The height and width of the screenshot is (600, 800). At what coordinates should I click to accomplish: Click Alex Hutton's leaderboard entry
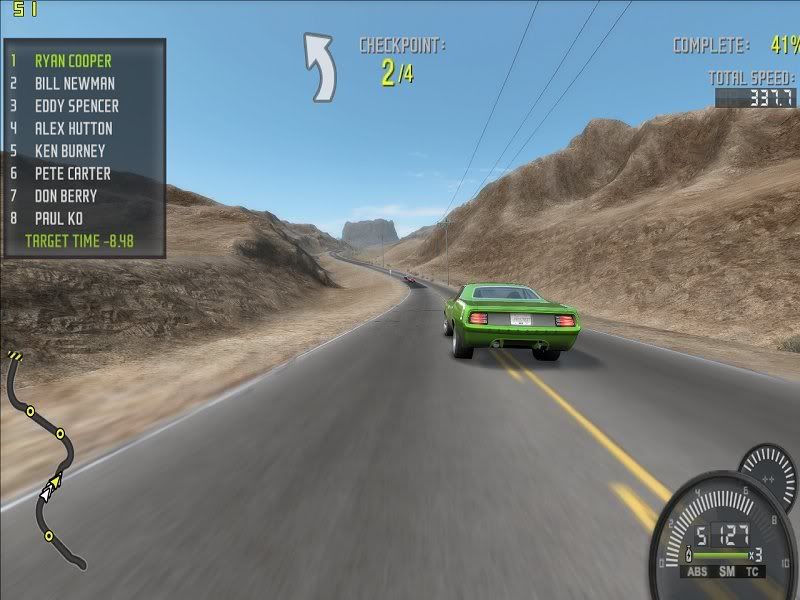[x=73, y=129]
